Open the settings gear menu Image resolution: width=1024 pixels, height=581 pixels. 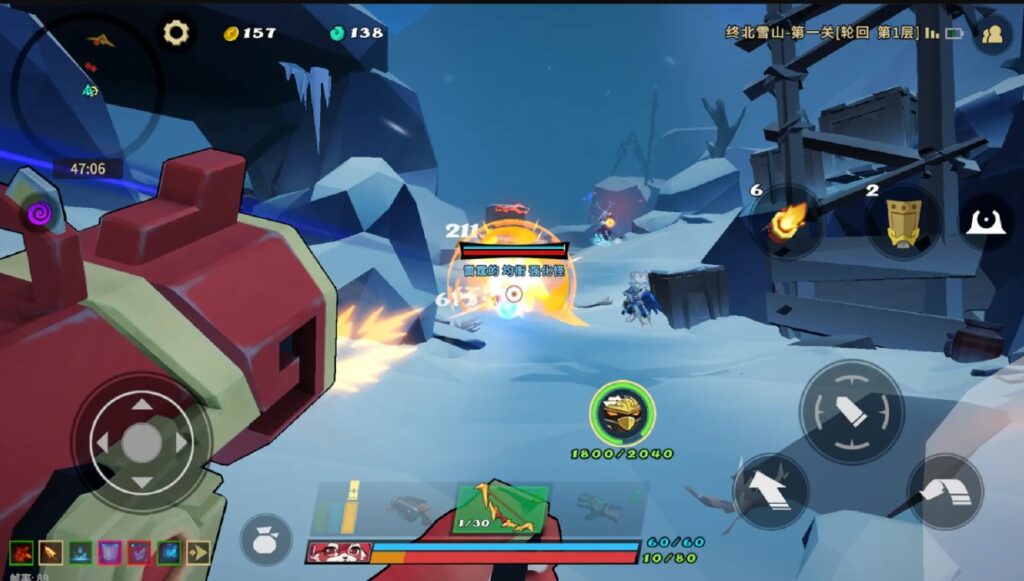(x=176, y=33)
